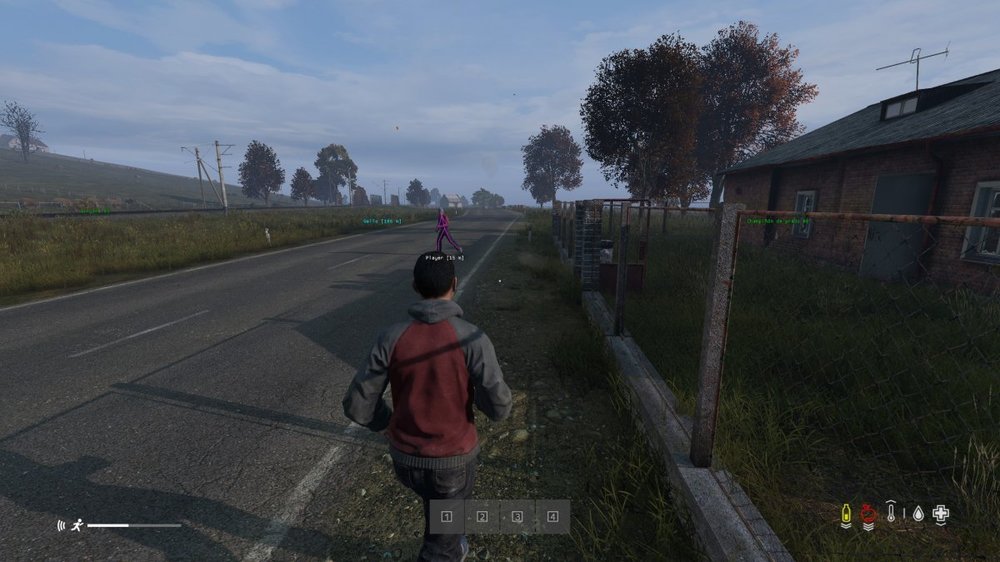Select hotbar slot number 1
The image size is (1000, 562).
[447, 517]
